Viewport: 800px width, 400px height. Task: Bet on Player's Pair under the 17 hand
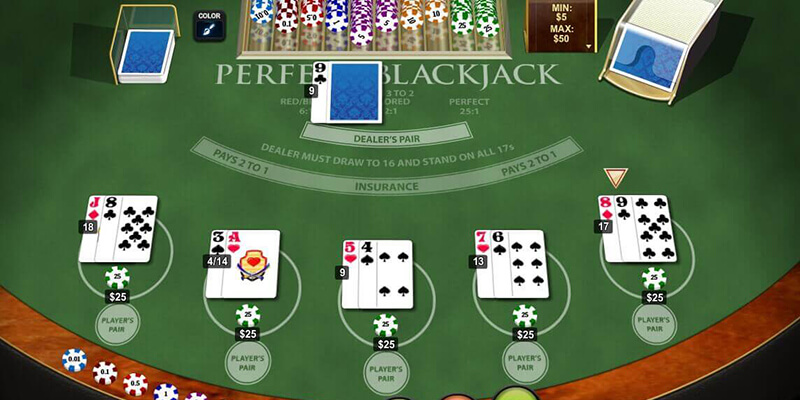coord(655,324)
